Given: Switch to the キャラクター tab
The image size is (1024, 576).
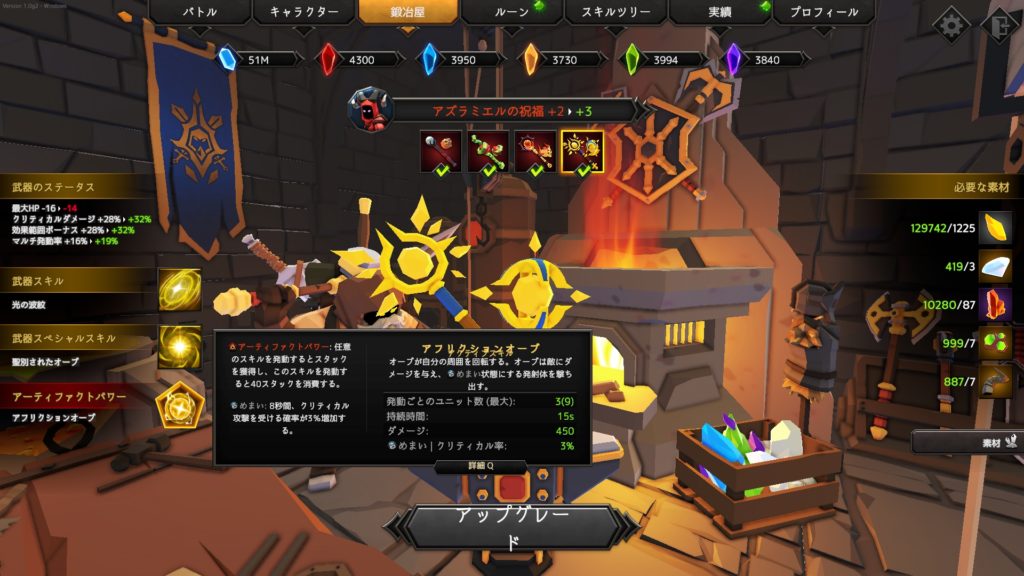Looking at the screenshot, I should coord(303,13).
